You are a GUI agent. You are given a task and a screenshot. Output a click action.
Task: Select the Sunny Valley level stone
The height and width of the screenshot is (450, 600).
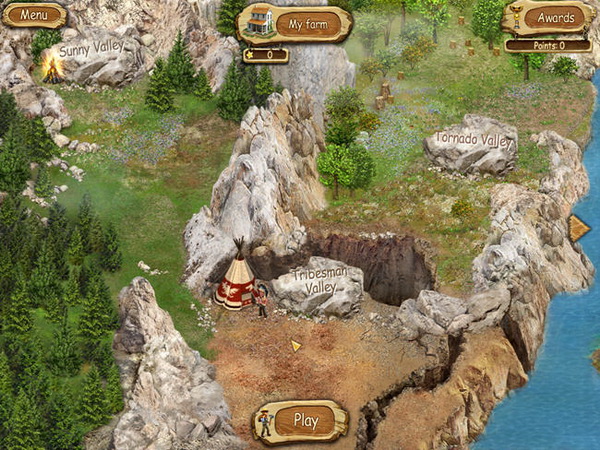click(91, 51)
